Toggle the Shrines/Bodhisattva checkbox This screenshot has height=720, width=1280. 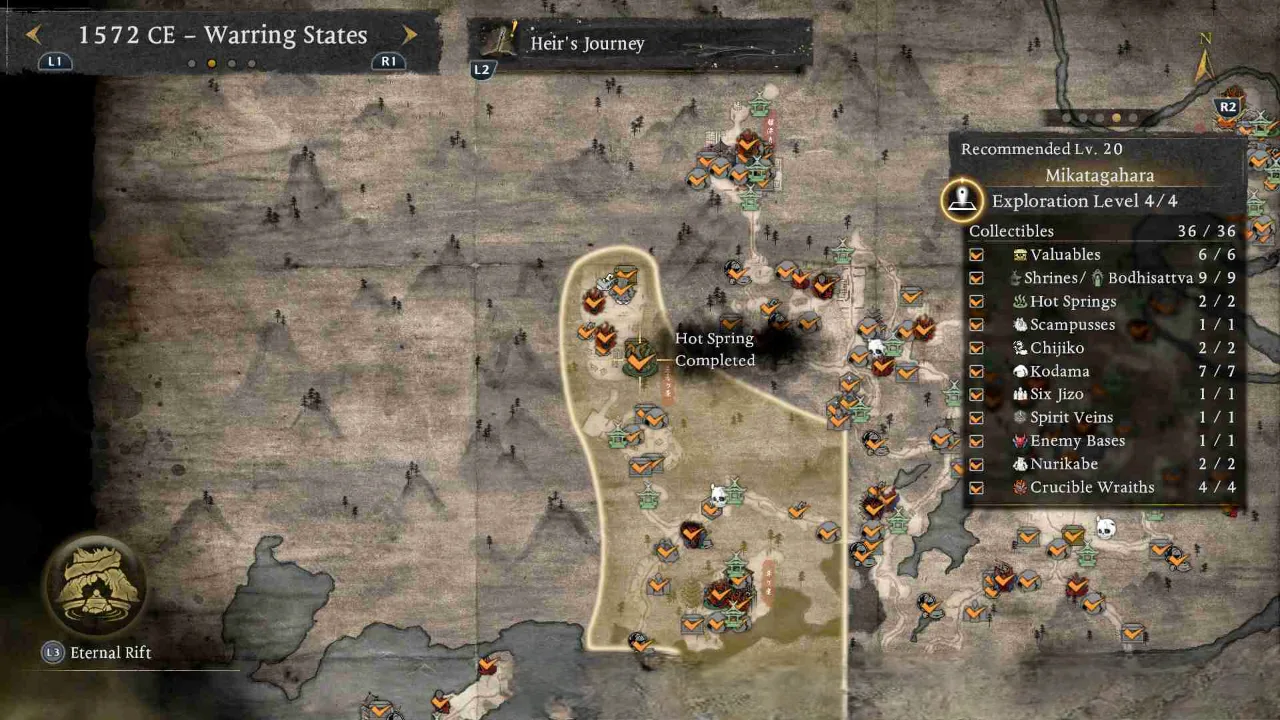pyautogui.click(x=977, y=278)
